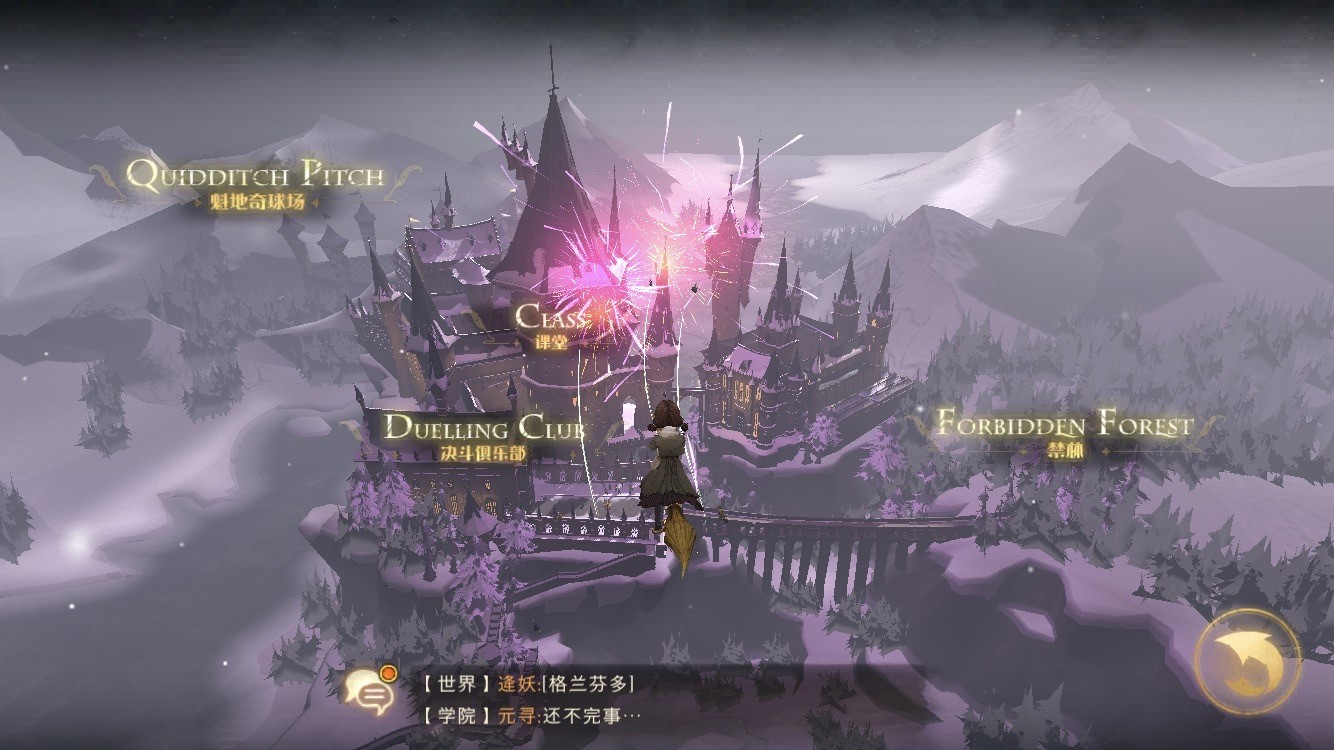
Task: Open the chat bubble icon
Action: click(x=369, y=691)
